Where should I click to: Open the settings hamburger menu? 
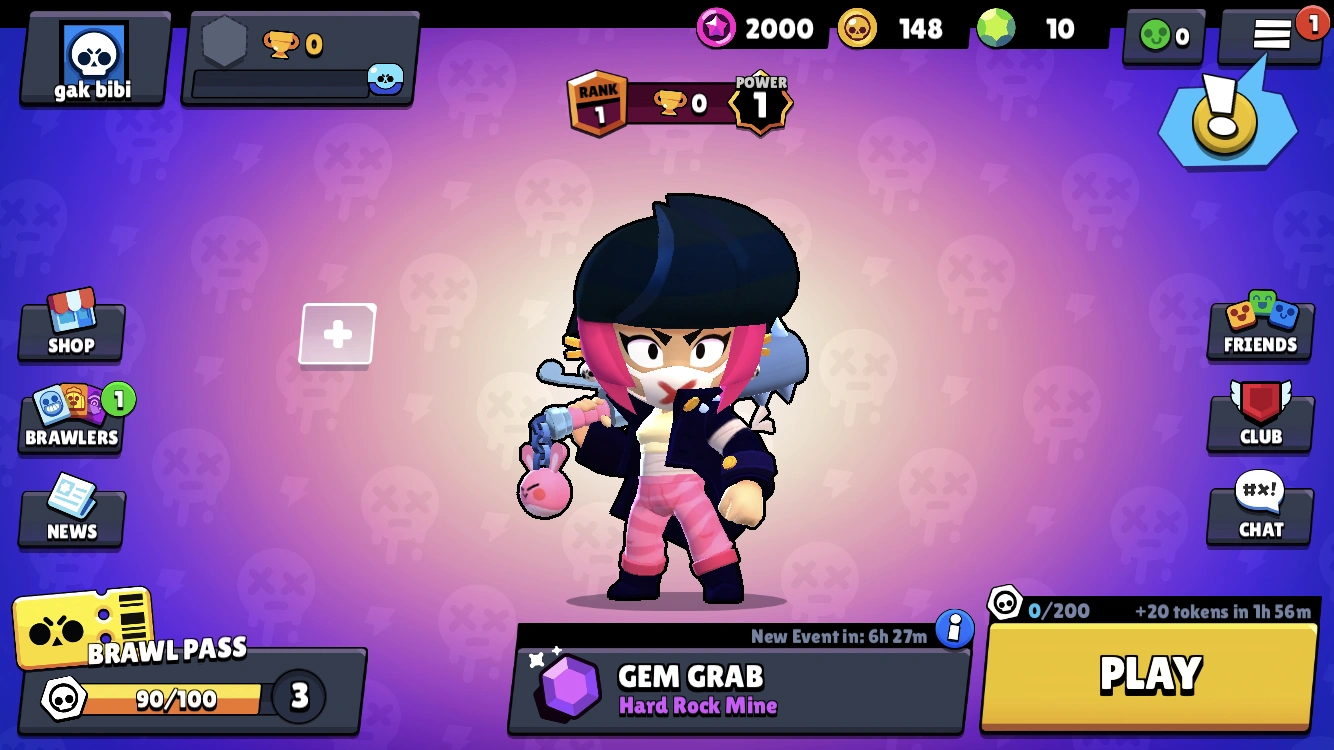(1271, 33)
